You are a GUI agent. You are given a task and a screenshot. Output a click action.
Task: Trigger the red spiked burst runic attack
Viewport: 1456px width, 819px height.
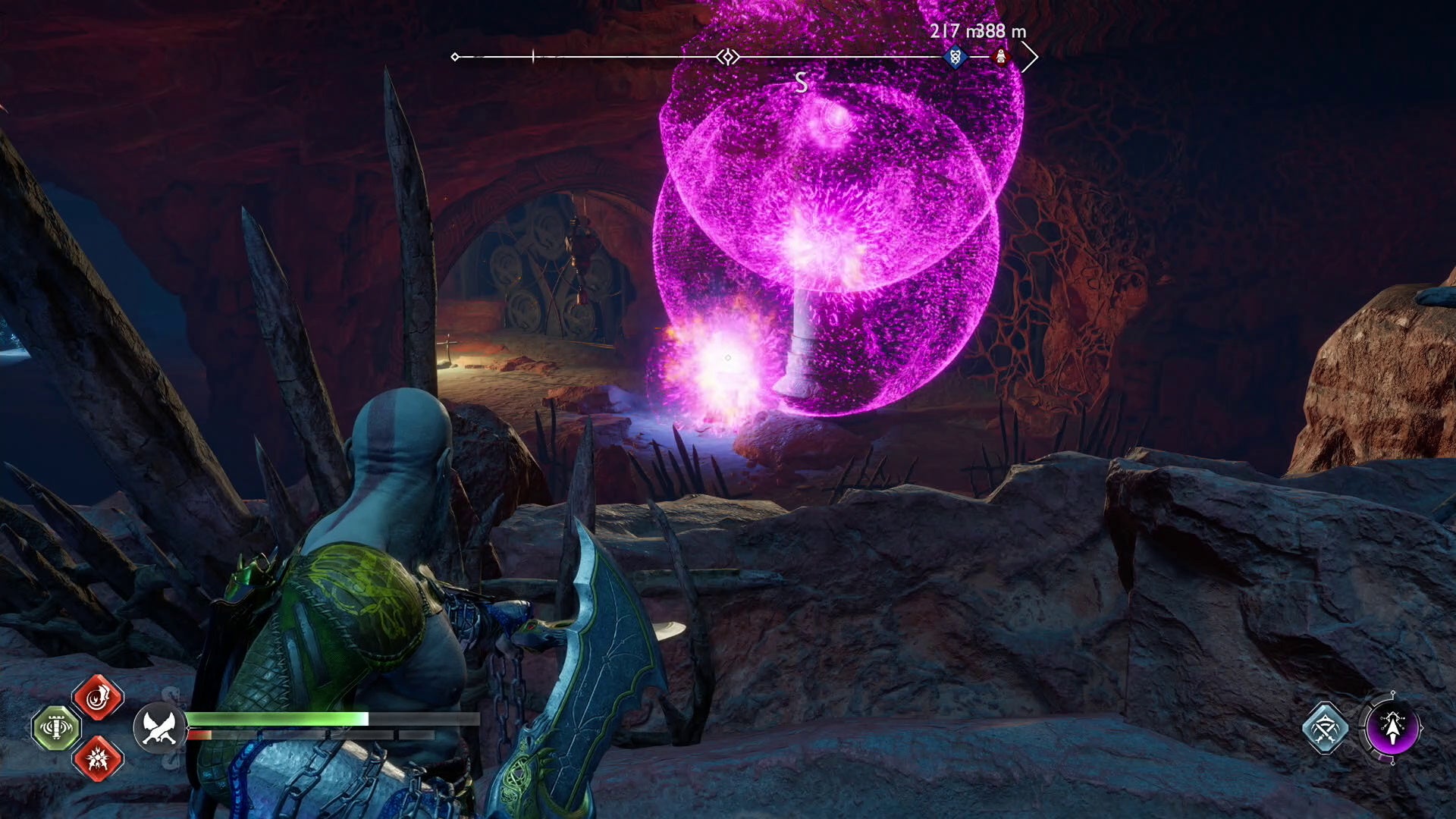(99, 758)
